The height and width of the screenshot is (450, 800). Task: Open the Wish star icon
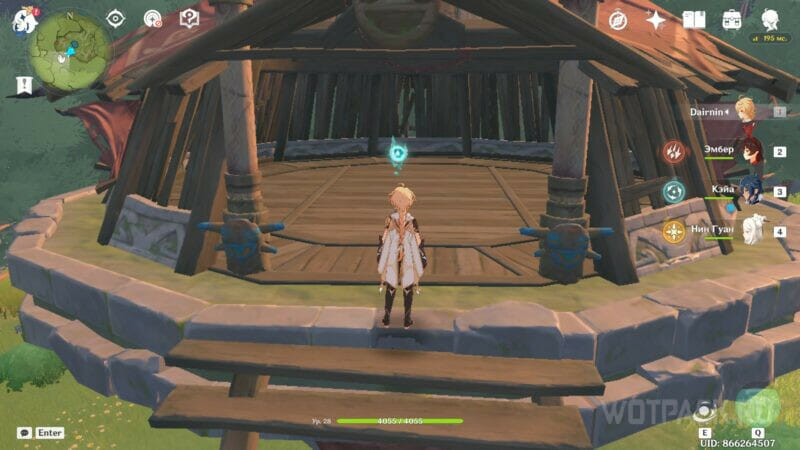click(656, 19)
